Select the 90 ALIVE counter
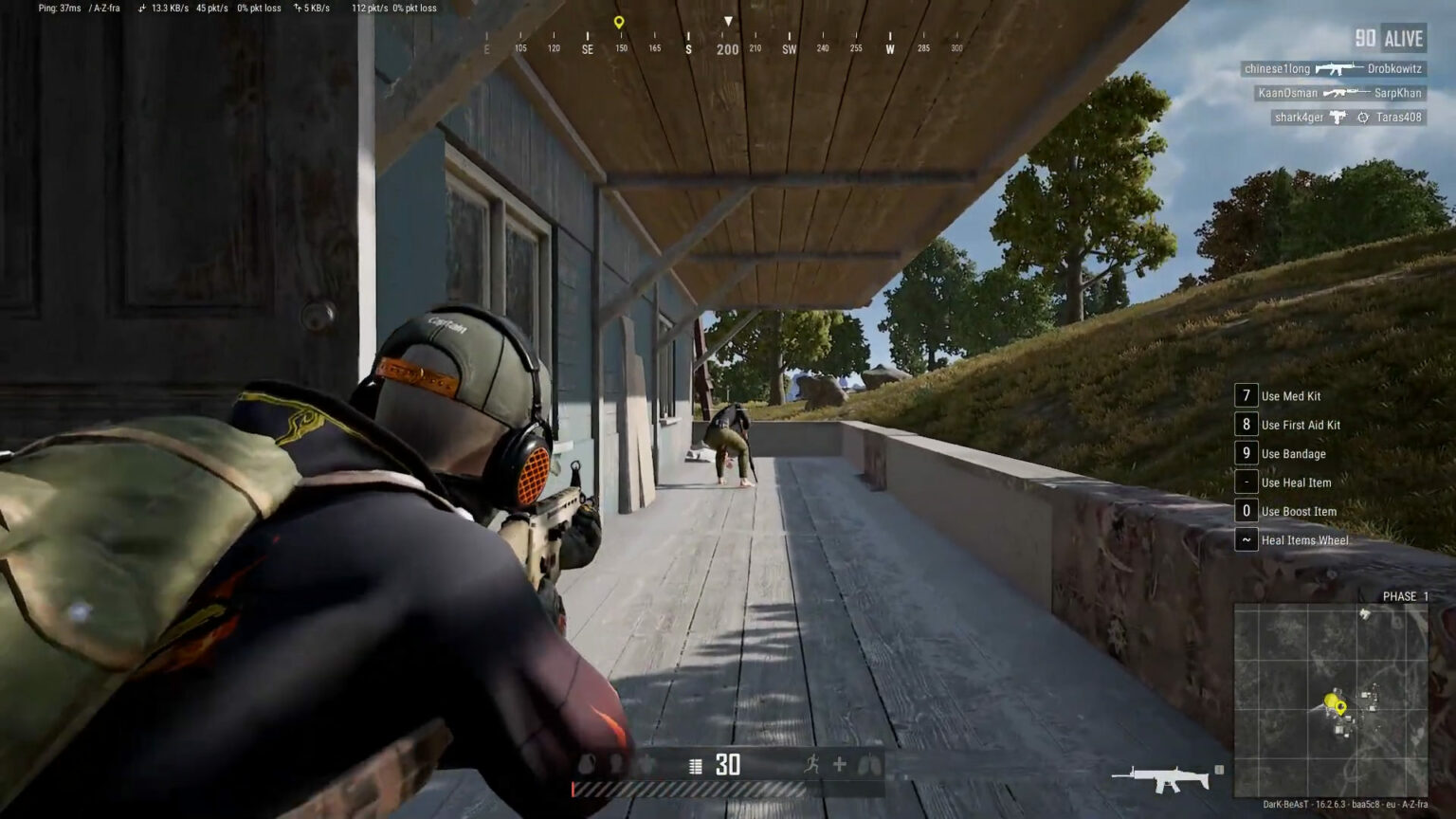The width and height of the screenshot is (1456, 819). click(1389, 38)
